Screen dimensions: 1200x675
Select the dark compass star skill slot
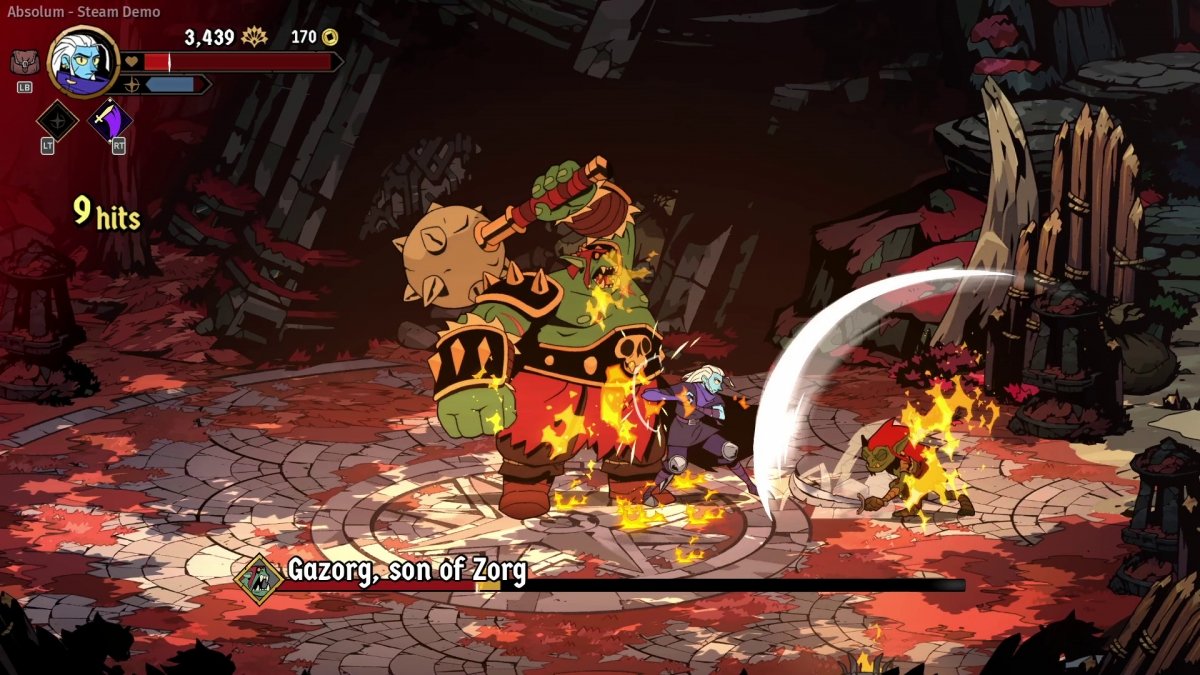point(57,121)
